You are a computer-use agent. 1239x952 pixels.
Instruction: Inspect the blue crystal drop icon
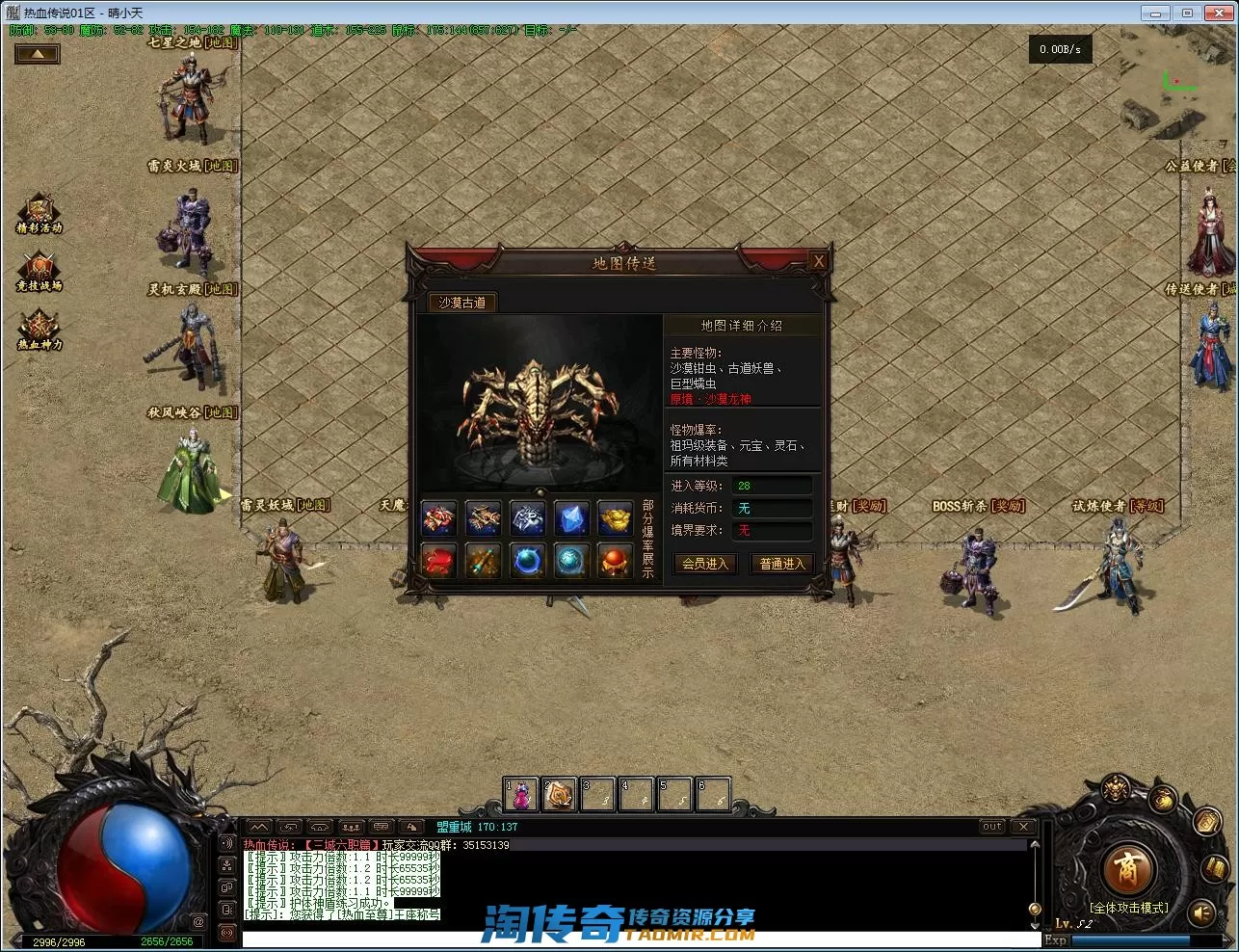(x=571, y=519)
